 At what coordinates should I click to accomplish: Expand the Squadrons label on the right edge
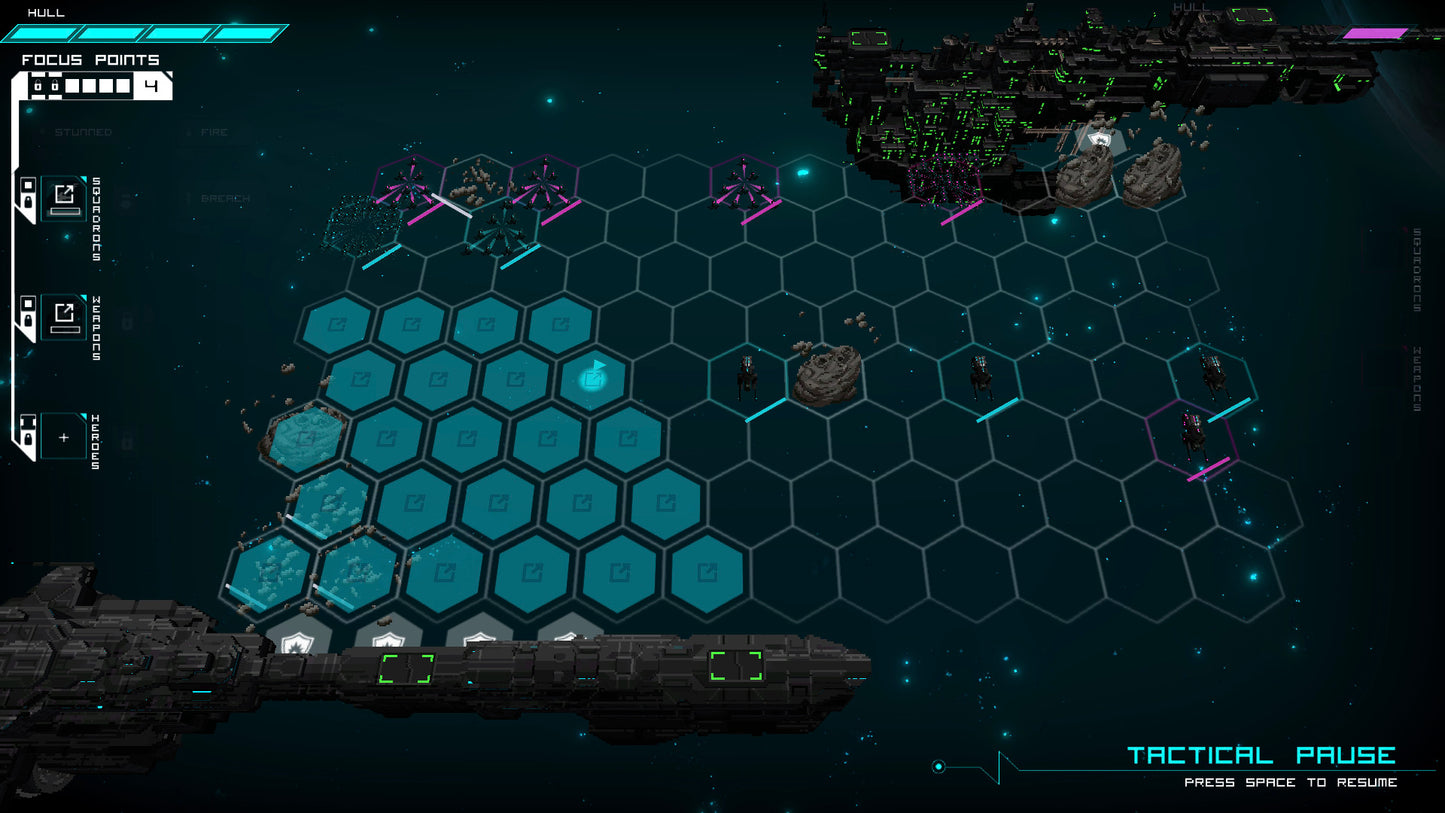point(1416,268)
